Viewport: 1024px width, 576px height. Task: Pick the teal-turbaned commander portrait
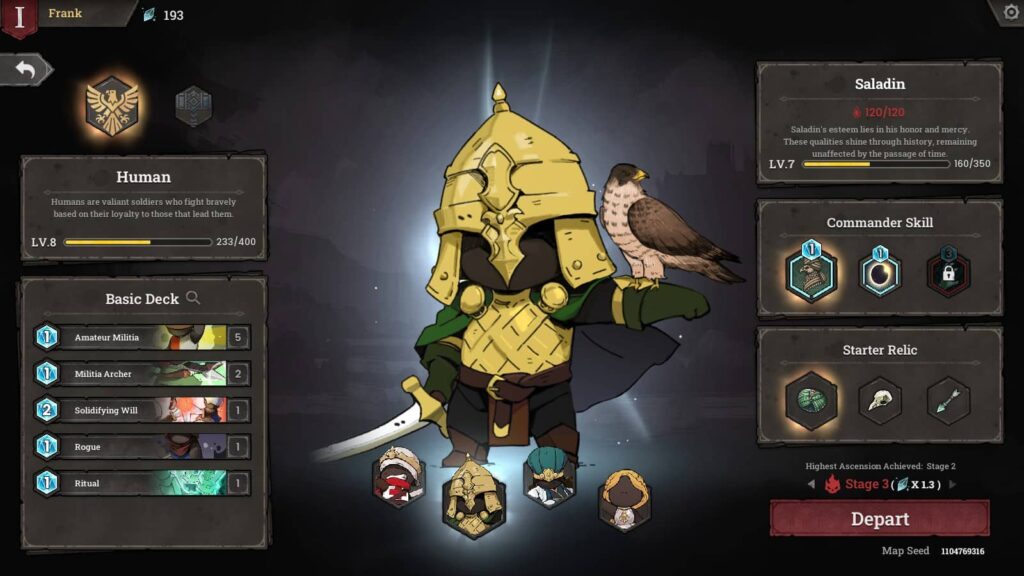549,478
